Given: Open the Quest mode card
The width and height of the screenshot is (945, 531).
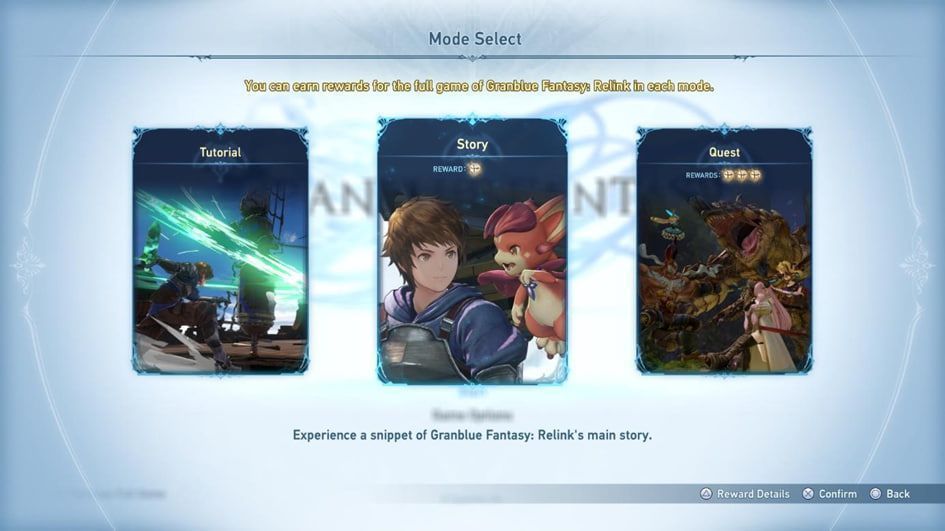Looking at the screenshot, I should coord(724,250).
